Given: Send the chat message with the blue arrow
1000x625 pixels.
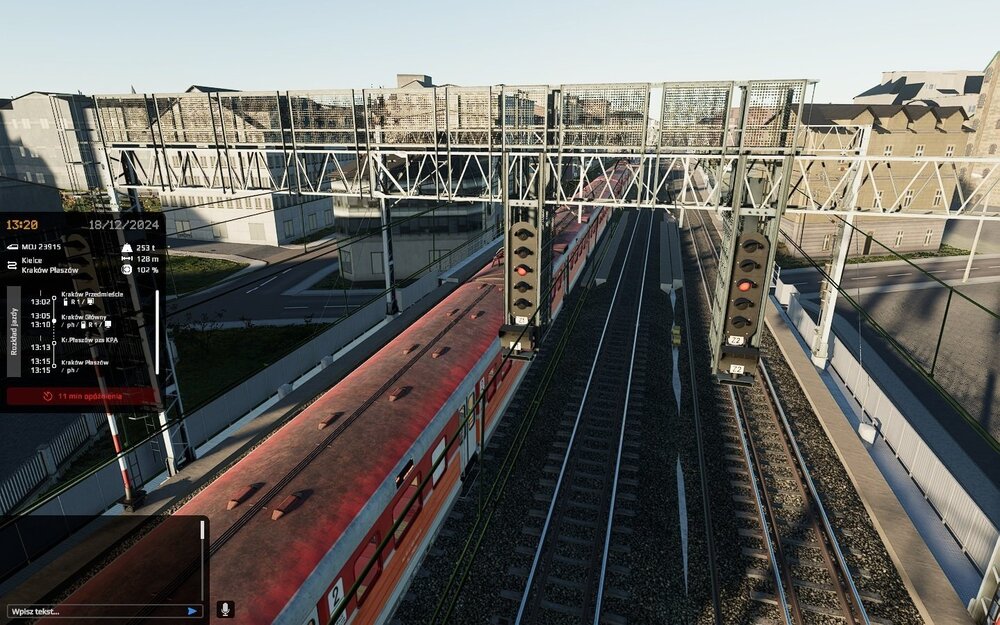Looking at the screenshot, I should pos(192,610).
